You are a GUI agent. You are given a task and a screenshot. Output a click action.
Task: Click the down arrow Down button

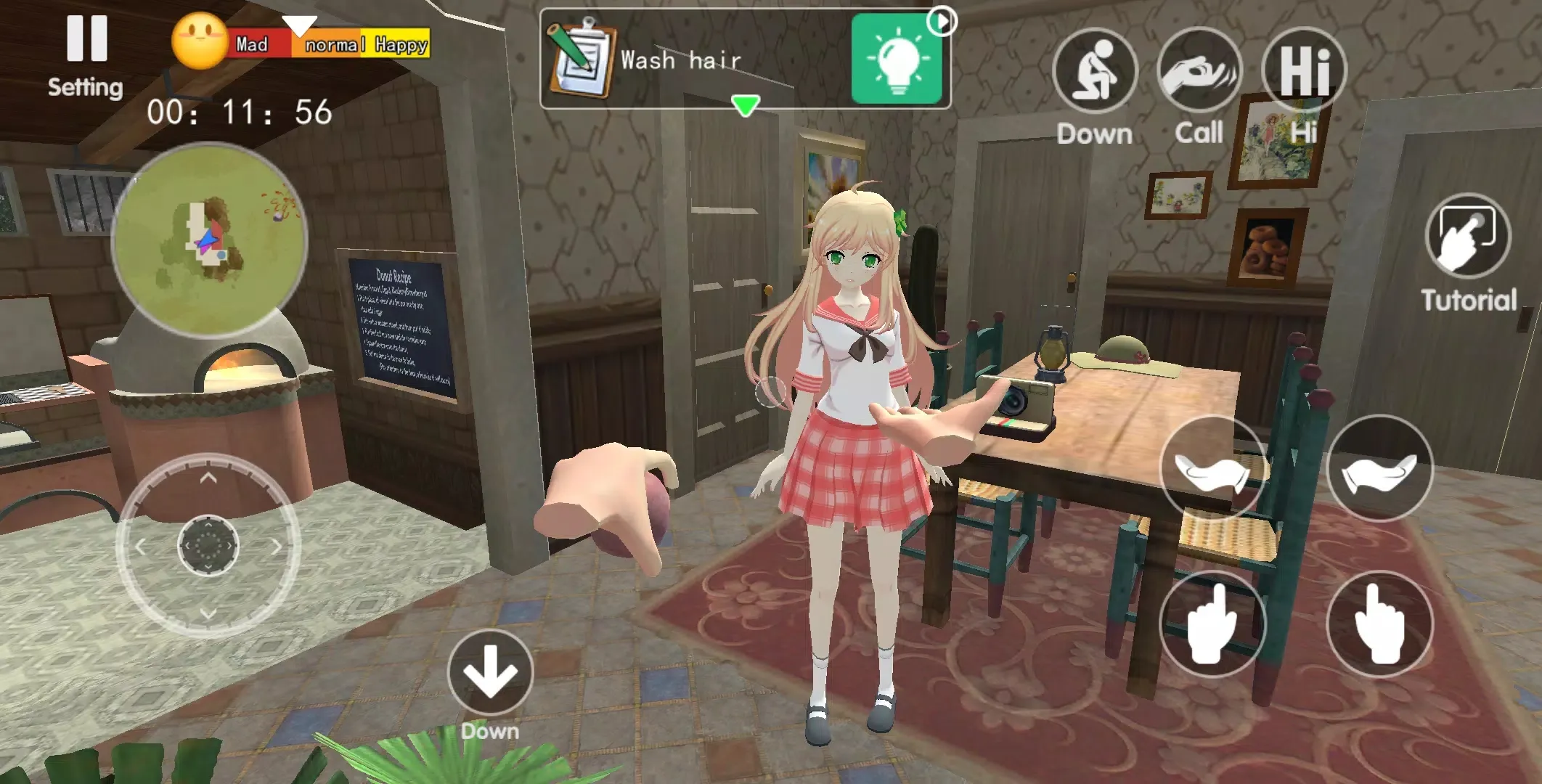click(490, 673)
